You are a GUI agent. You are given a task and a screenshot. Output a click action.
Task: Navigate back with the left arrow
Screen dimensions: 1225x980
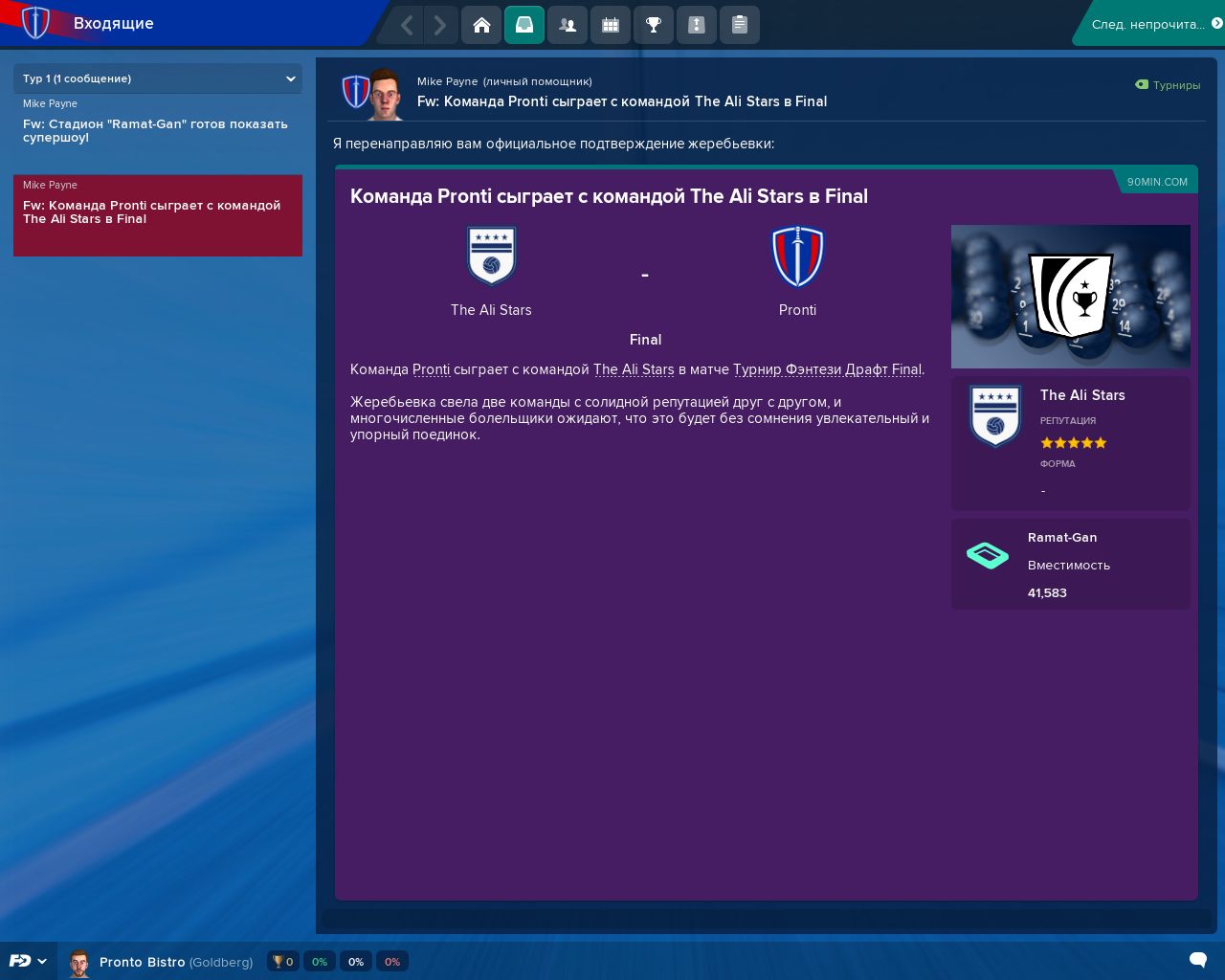coord(407,25)
